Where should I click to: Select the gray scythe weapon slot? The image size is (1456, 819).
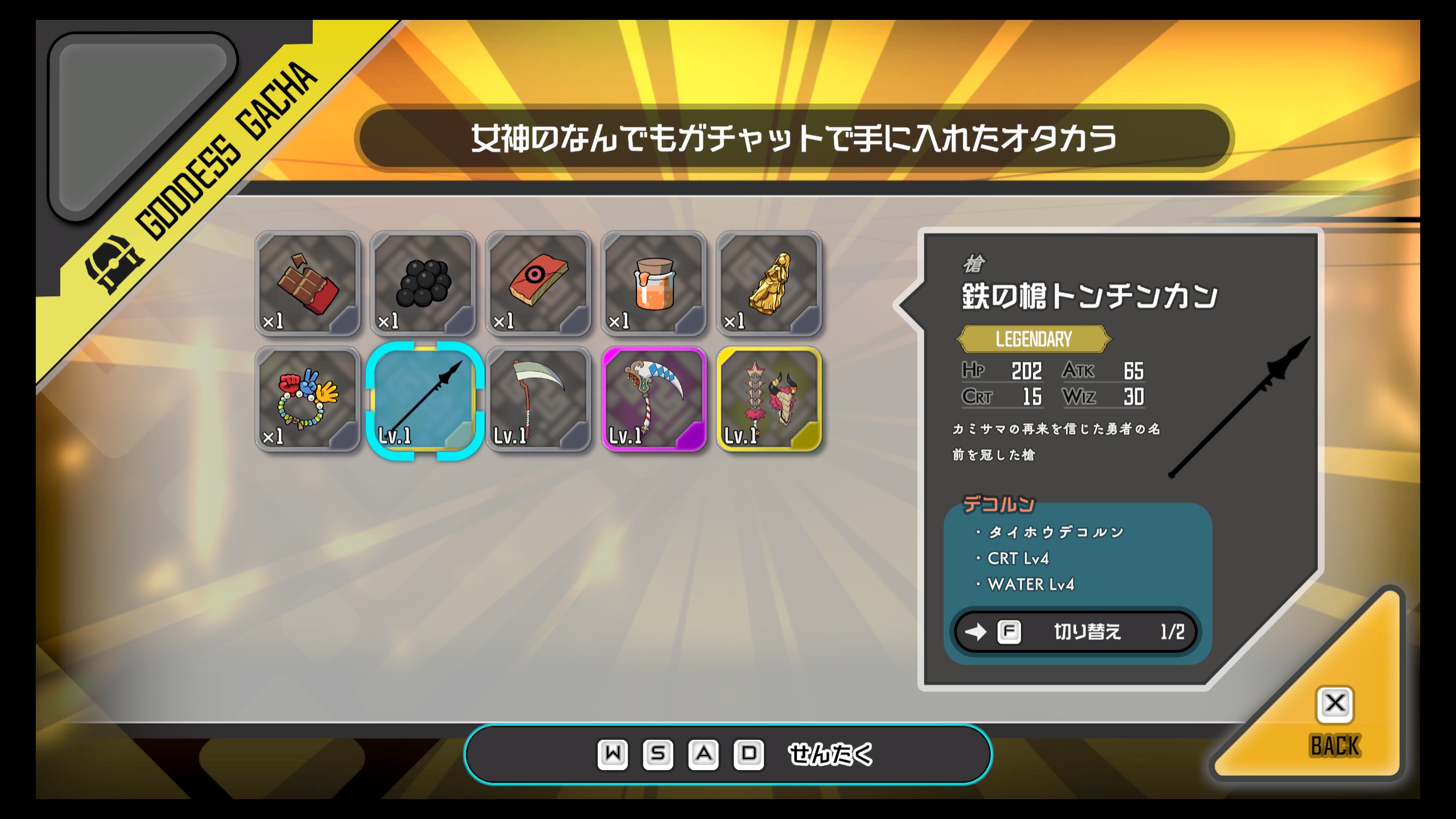(539, 399)
